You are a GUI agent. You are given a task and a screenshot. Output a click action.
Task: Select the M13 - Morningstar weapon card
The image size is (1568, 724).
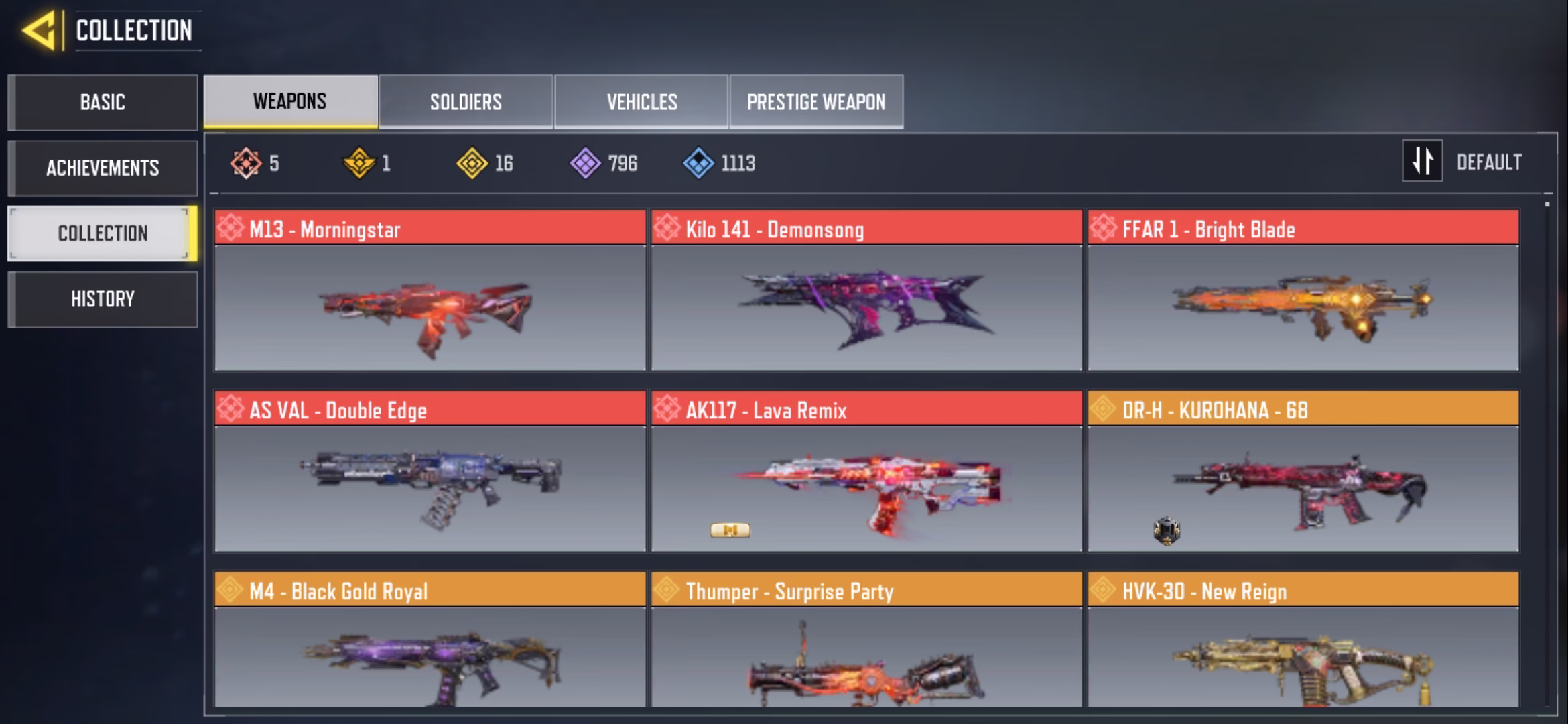pyautogui.click(x=430, y=292)
